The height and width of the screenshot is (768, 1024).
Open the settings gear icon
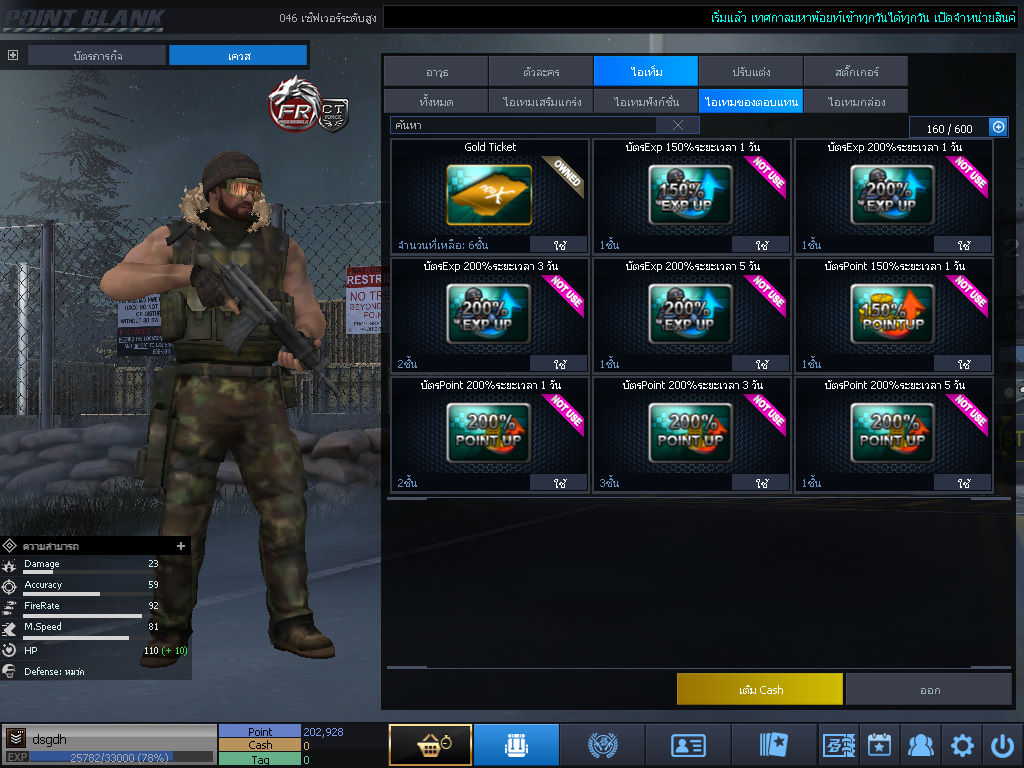click(962, 745)
